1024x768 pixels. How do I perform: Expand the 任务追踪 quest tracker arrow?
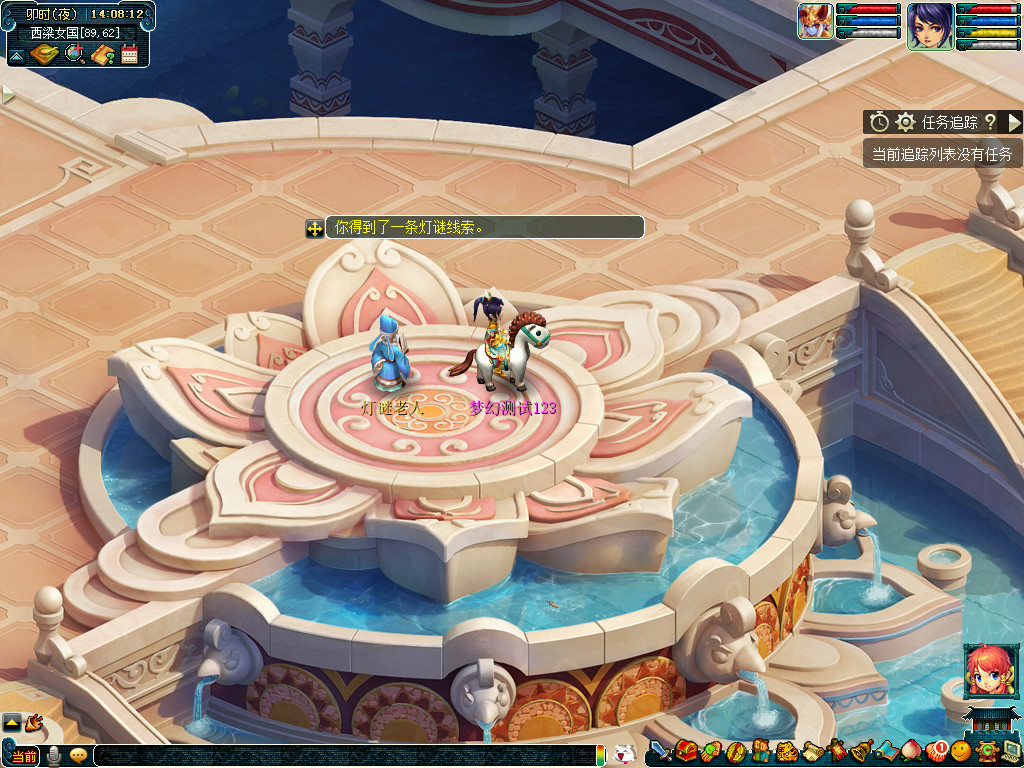tap(1014, 122)
